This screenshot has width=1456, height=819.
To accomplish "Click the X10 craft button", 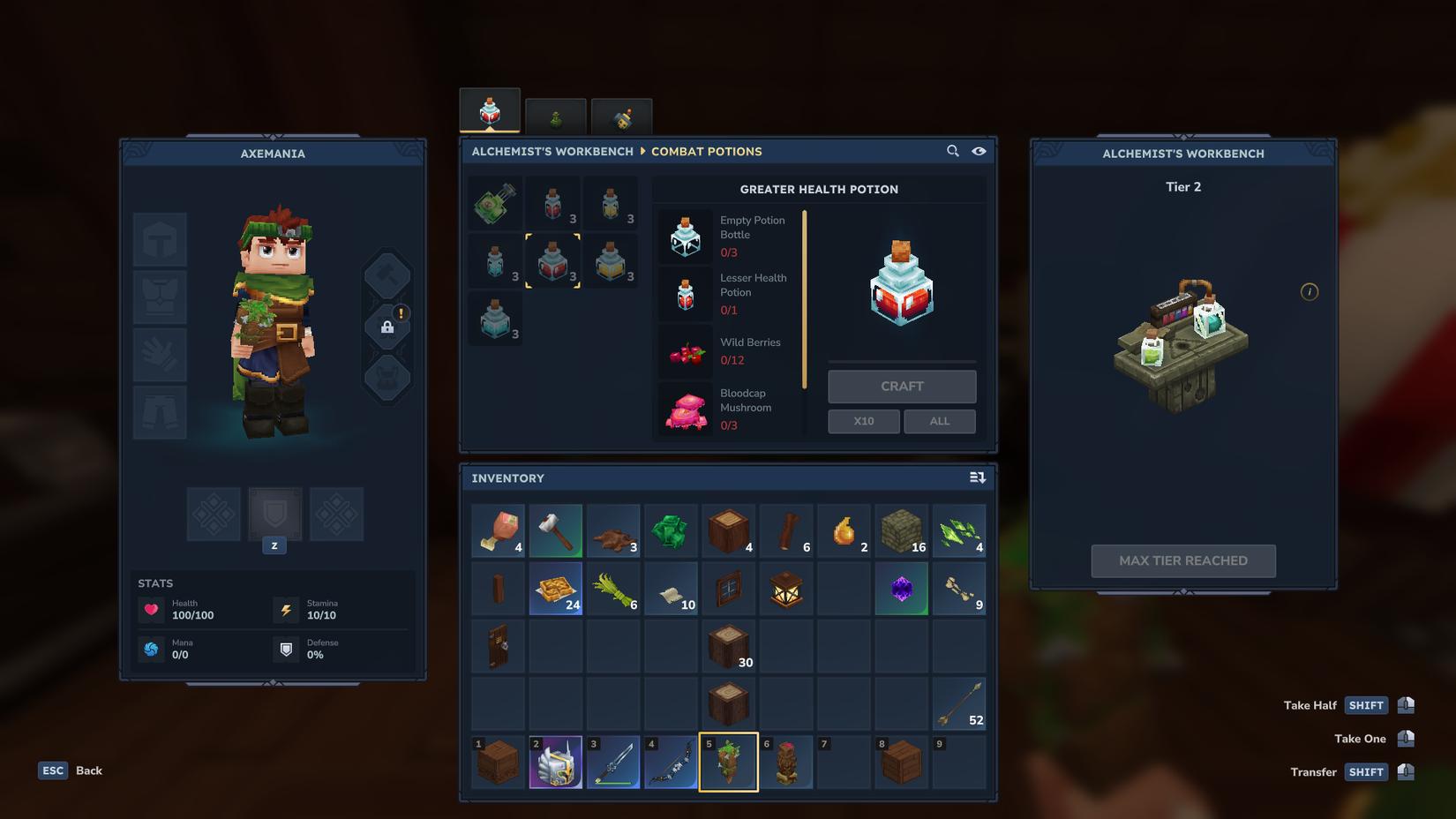I will point(863,421).
